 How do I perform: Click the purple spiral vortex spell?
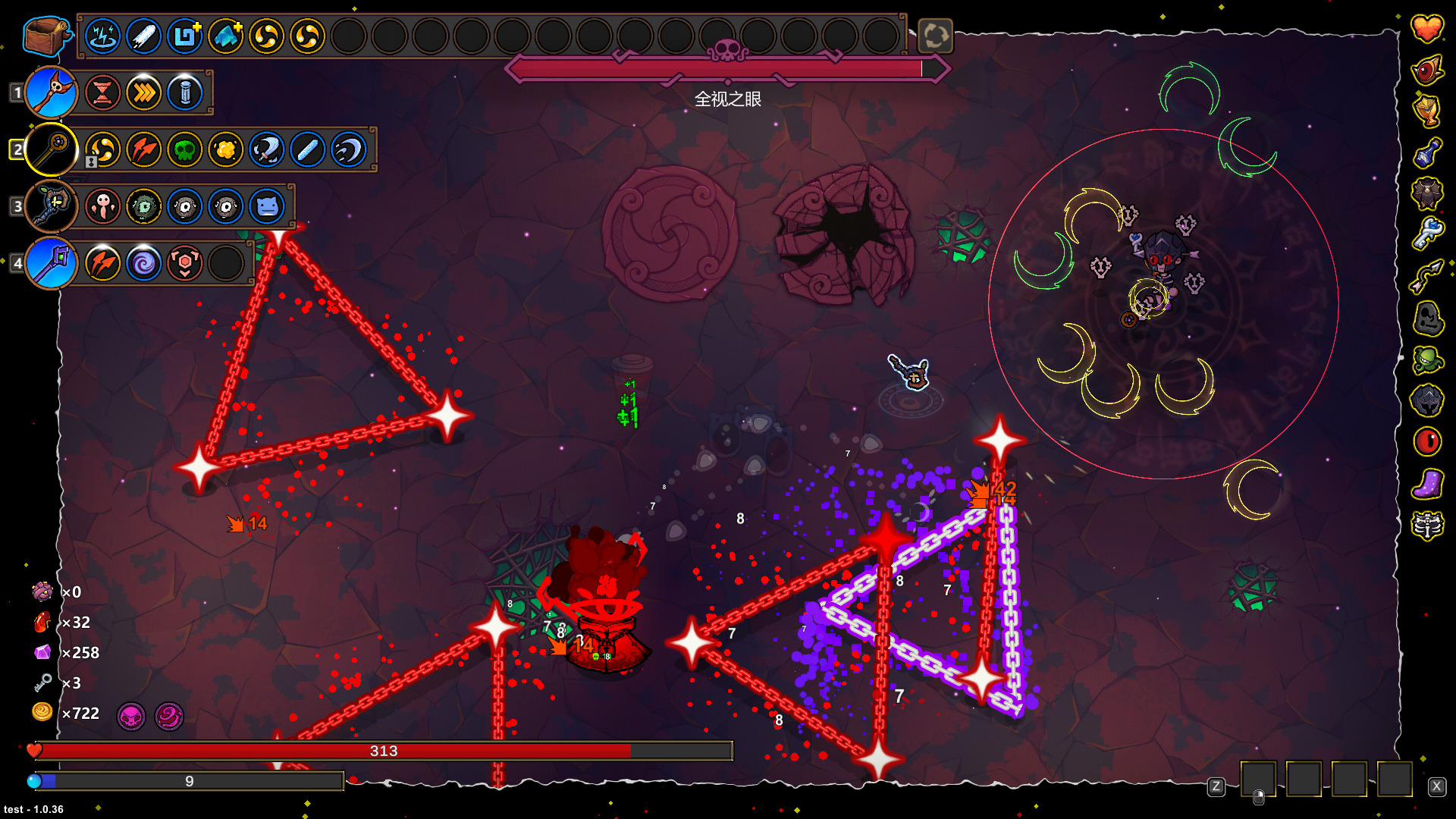coord(144,263)
